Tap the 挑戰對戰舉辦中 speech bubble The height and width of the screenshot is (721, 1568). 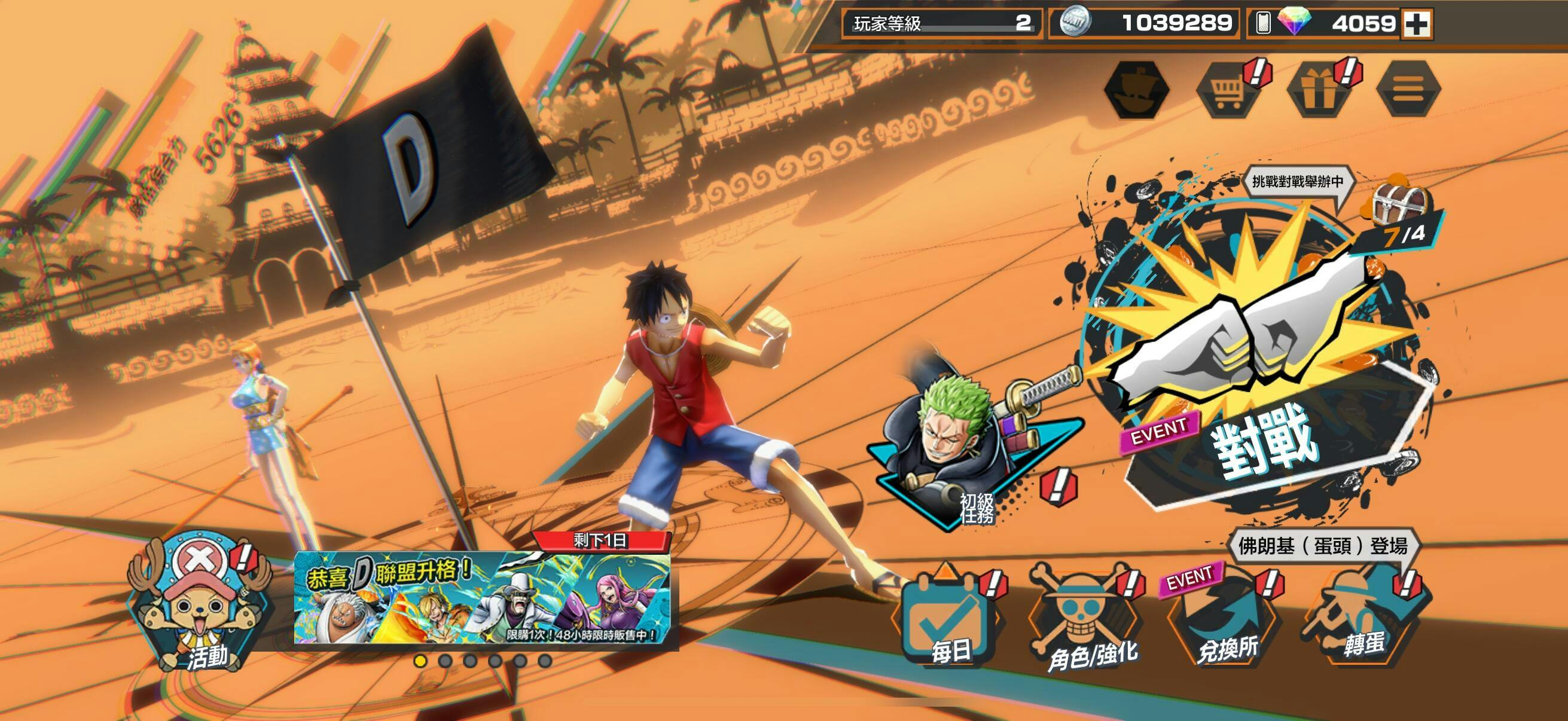pyautogui.click(x=1297, y=182)
